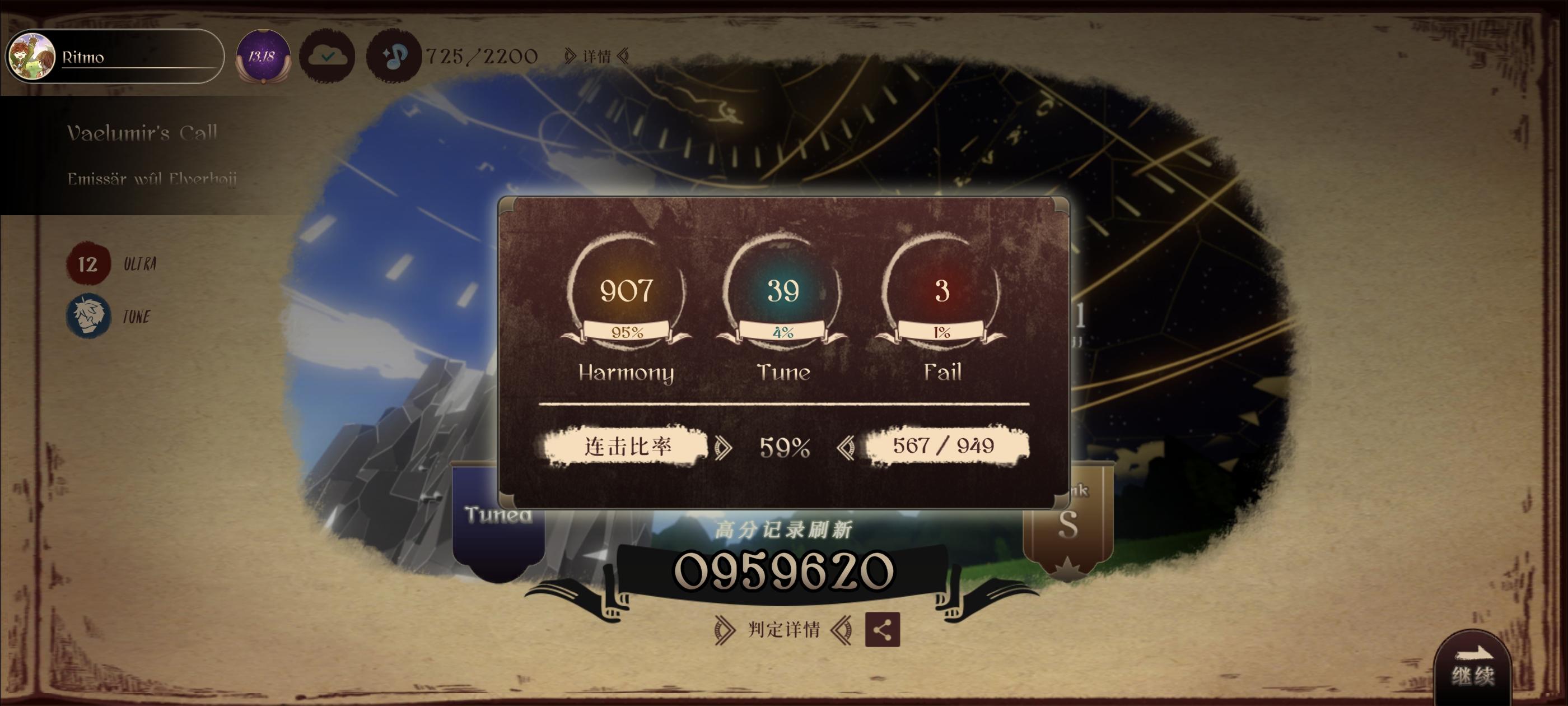Expand the 详情 section near the currency
The width and height of the screenshot is (1568, 706).
pos(598,57)
